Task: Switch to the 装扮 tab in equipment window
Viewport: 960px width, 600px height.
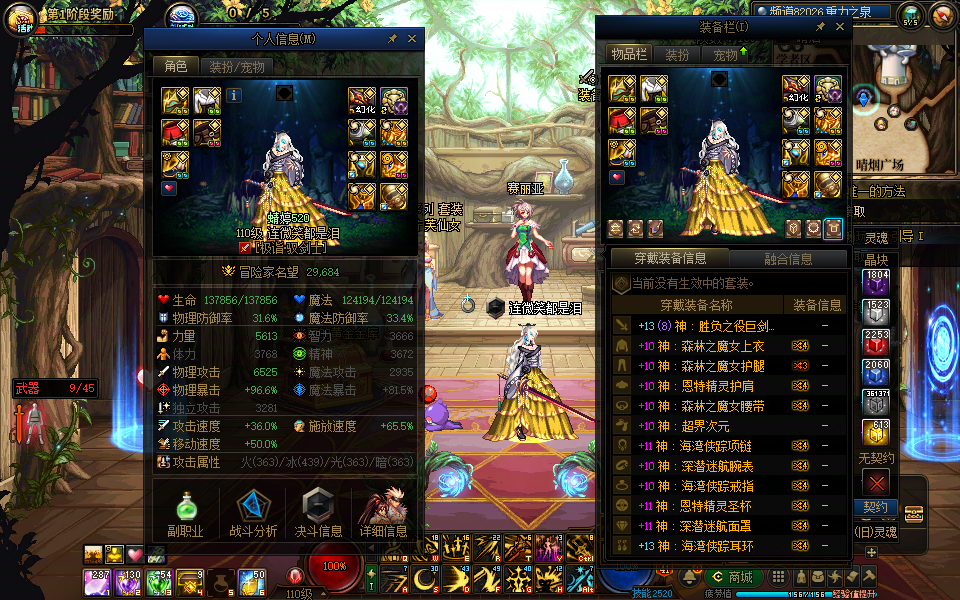Action: [x=677, y=55]
